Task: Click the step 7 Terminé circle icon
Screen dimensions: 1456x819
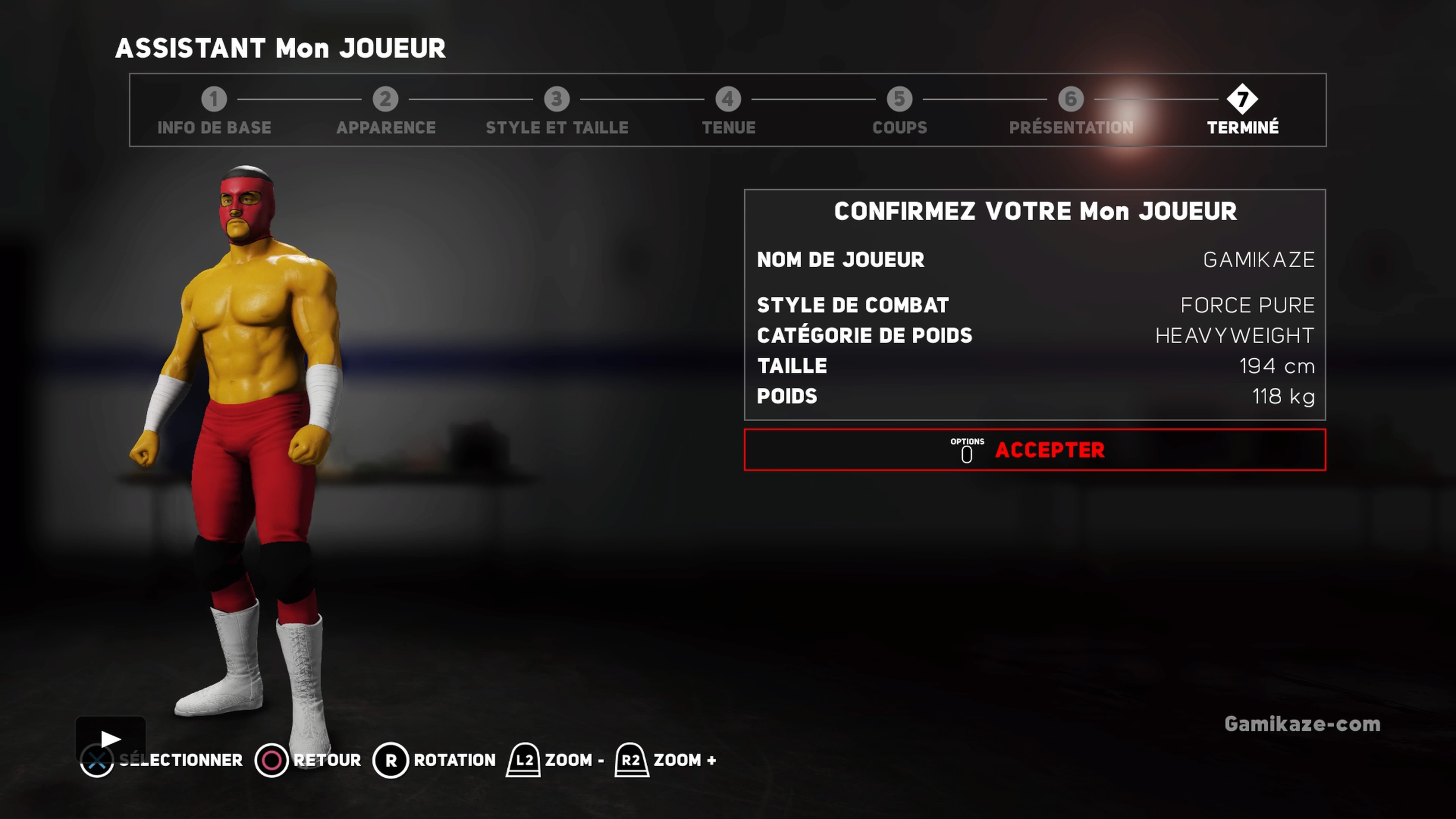Action: [1243, 99]
